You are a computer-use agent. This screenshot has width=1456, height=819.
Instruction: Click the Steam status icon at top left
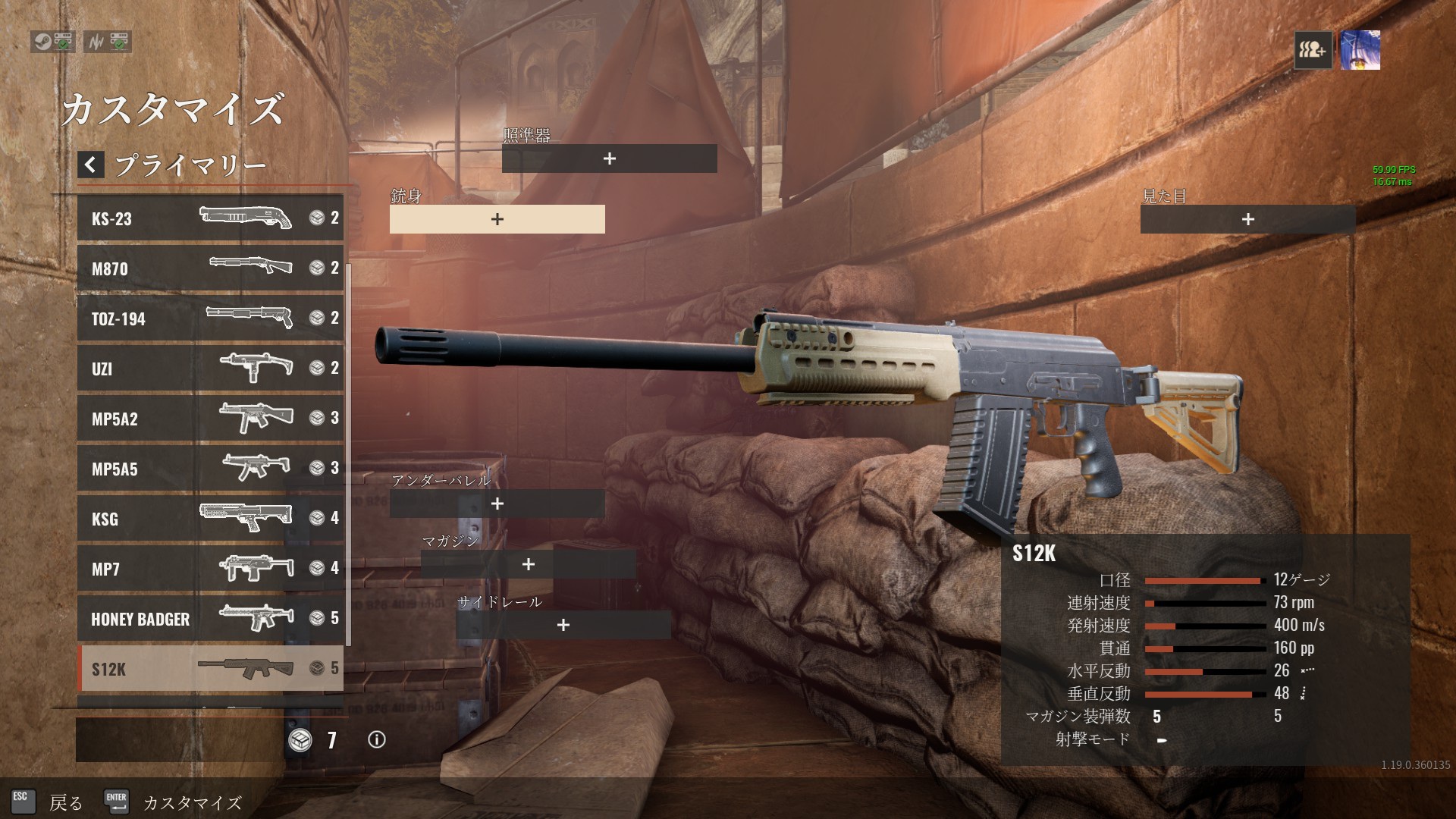coord(44,43)
